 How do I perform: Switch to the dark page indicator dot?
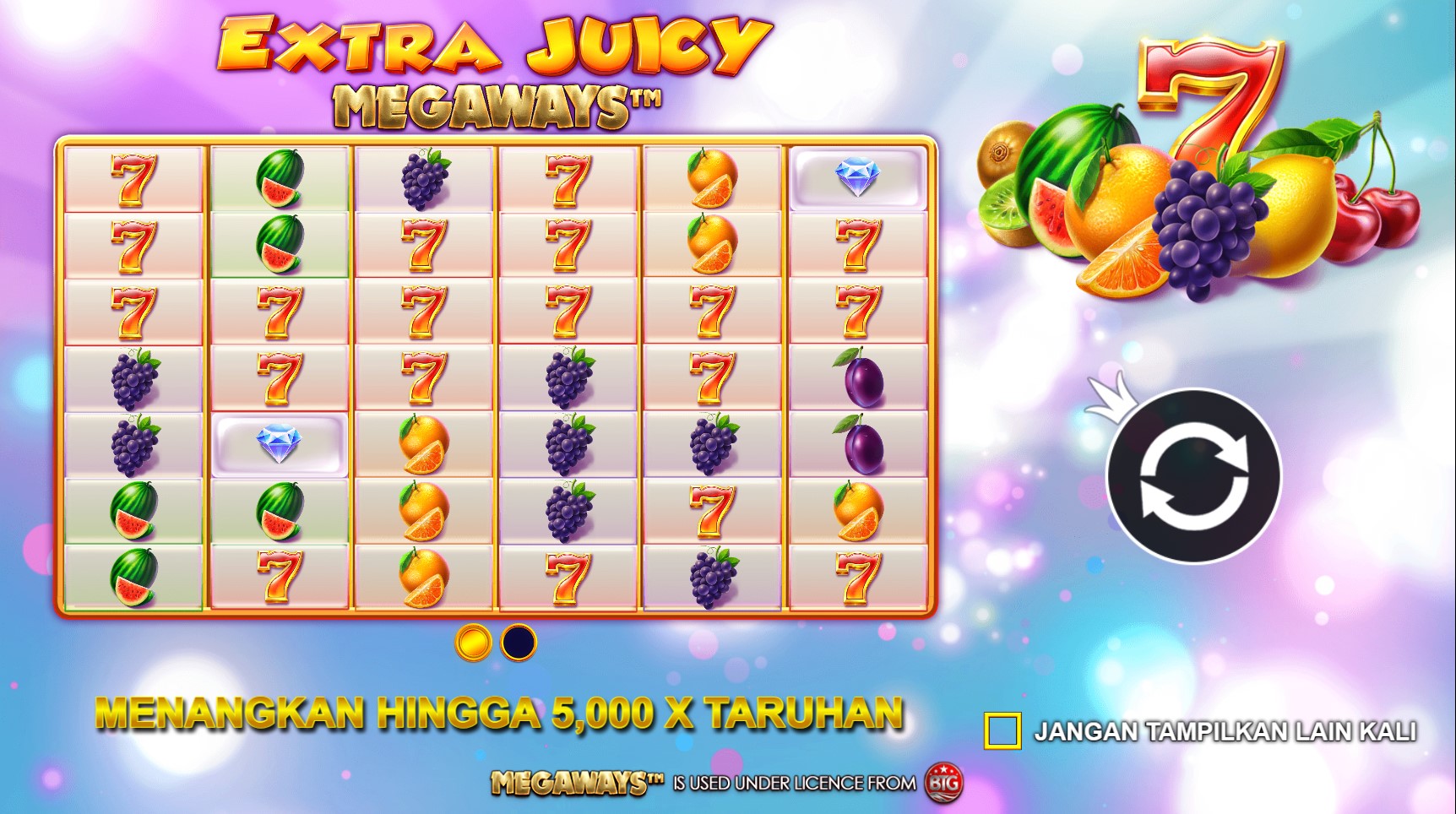click(519, 643)
